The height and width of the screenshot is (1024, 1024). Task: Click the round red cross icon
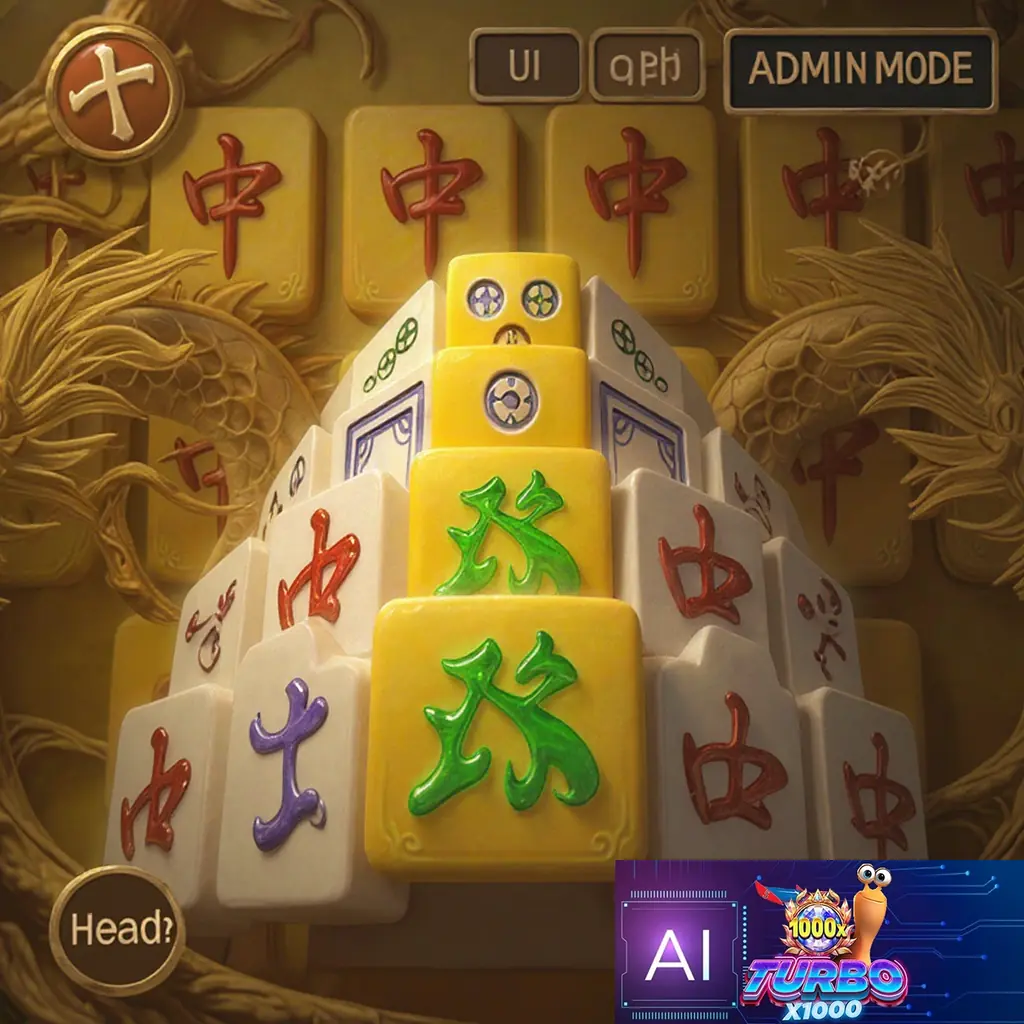pyautogui.click(x=115, y=93)
